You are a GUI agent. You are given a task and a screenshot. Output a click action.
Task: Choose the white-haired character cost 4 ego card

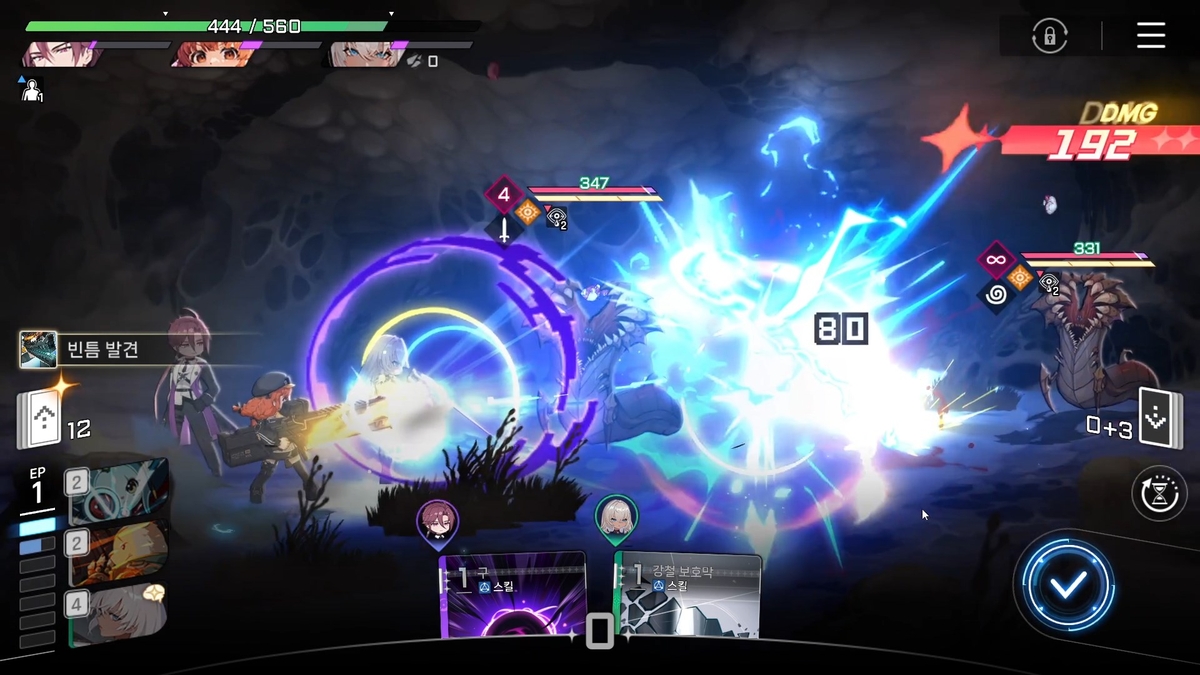point(115,613)
